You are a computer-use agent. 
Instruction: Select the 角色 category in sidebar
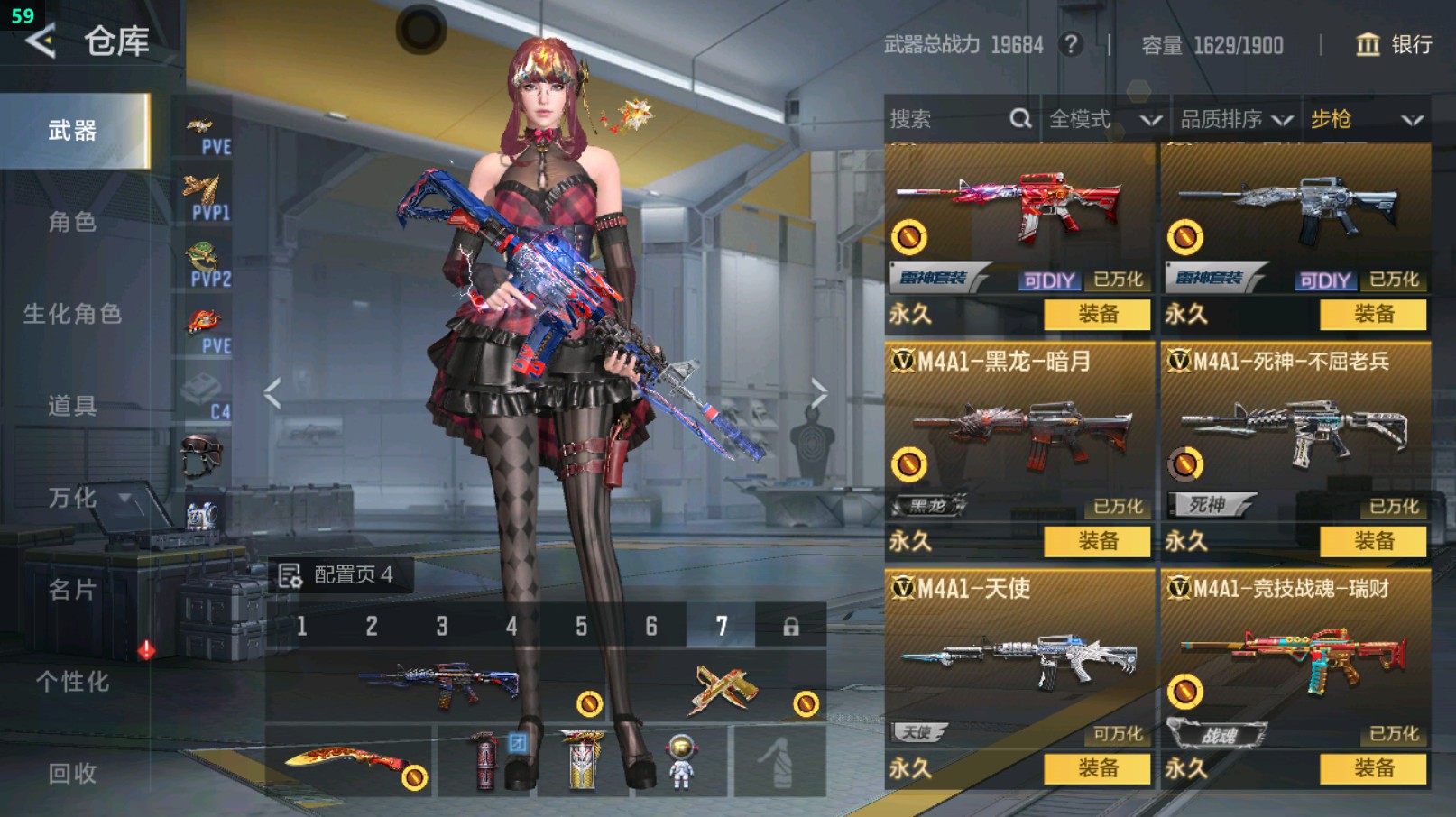click(x=72, y=222)
